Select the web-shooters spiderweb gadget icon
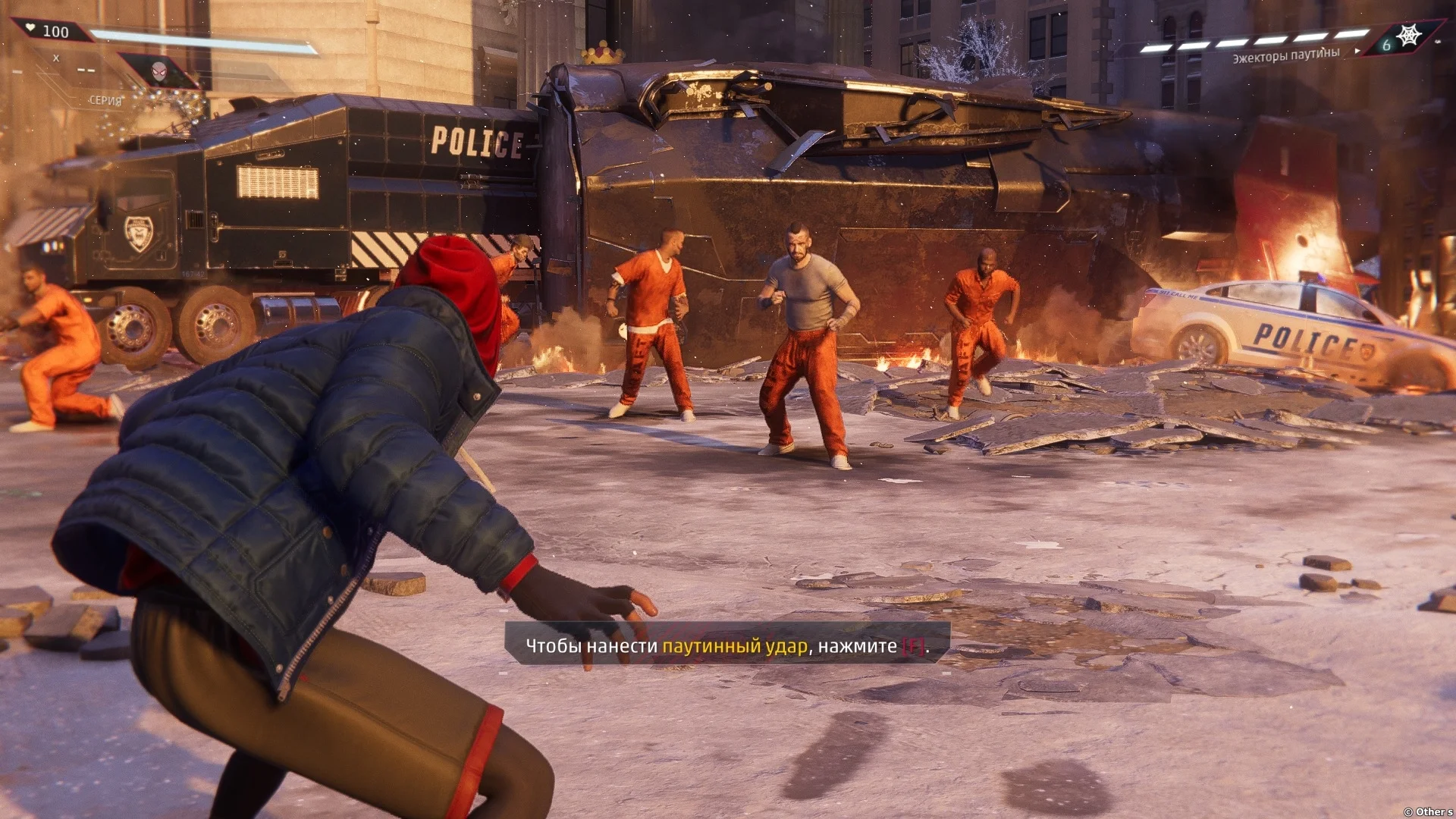1456x819 pixels. (1409, 36)
